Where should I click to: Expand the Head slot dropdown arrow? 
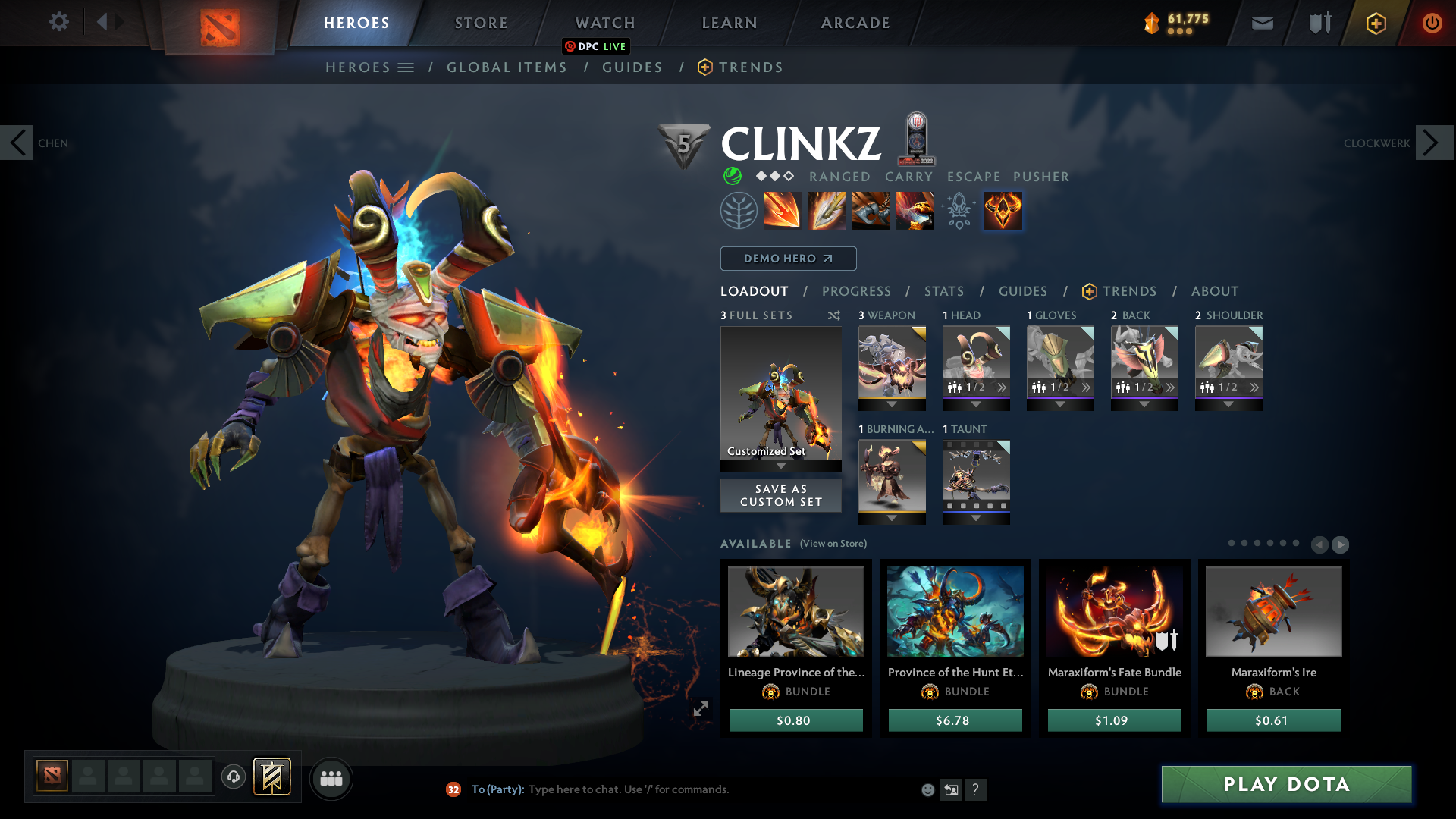(x=976, y=405)
